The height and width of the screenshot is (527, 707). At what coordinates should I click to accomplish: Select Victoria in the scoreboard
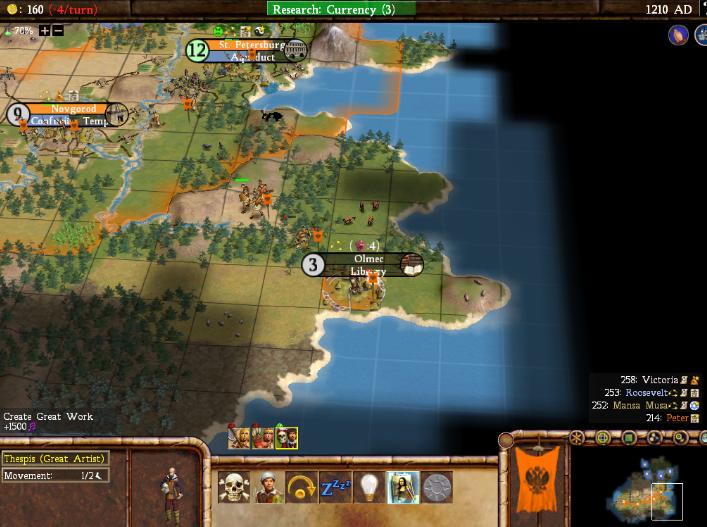click(x=658, y=380)
